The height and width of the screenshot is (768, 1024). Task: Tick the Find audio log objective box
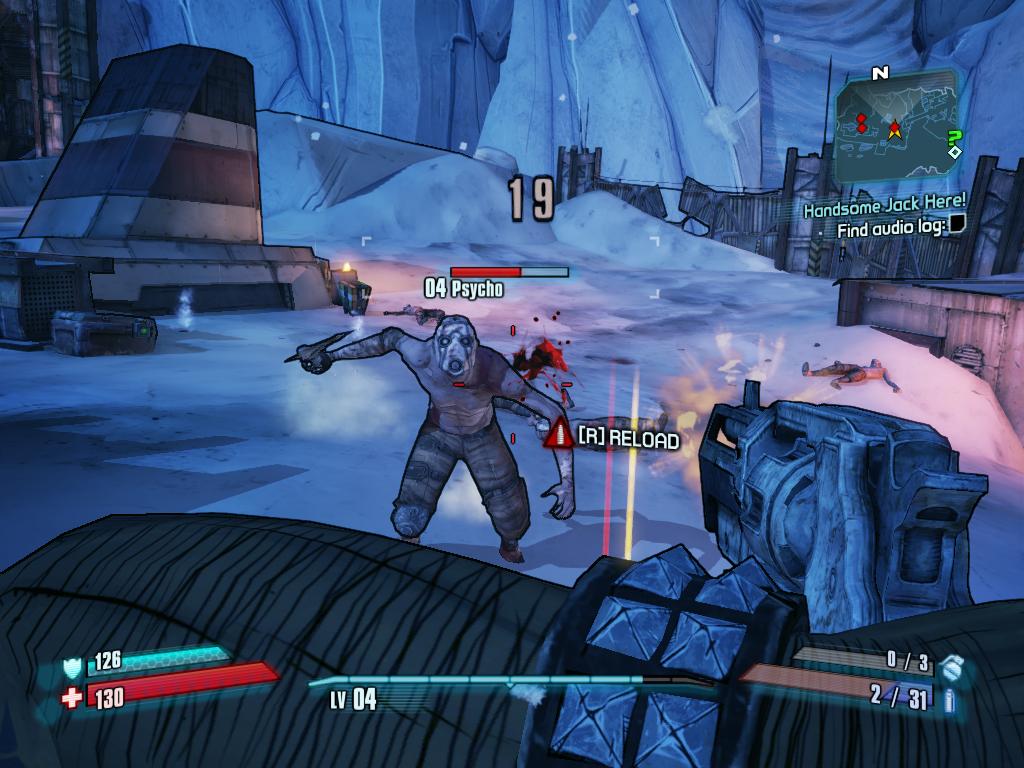[x=957, y=224]
